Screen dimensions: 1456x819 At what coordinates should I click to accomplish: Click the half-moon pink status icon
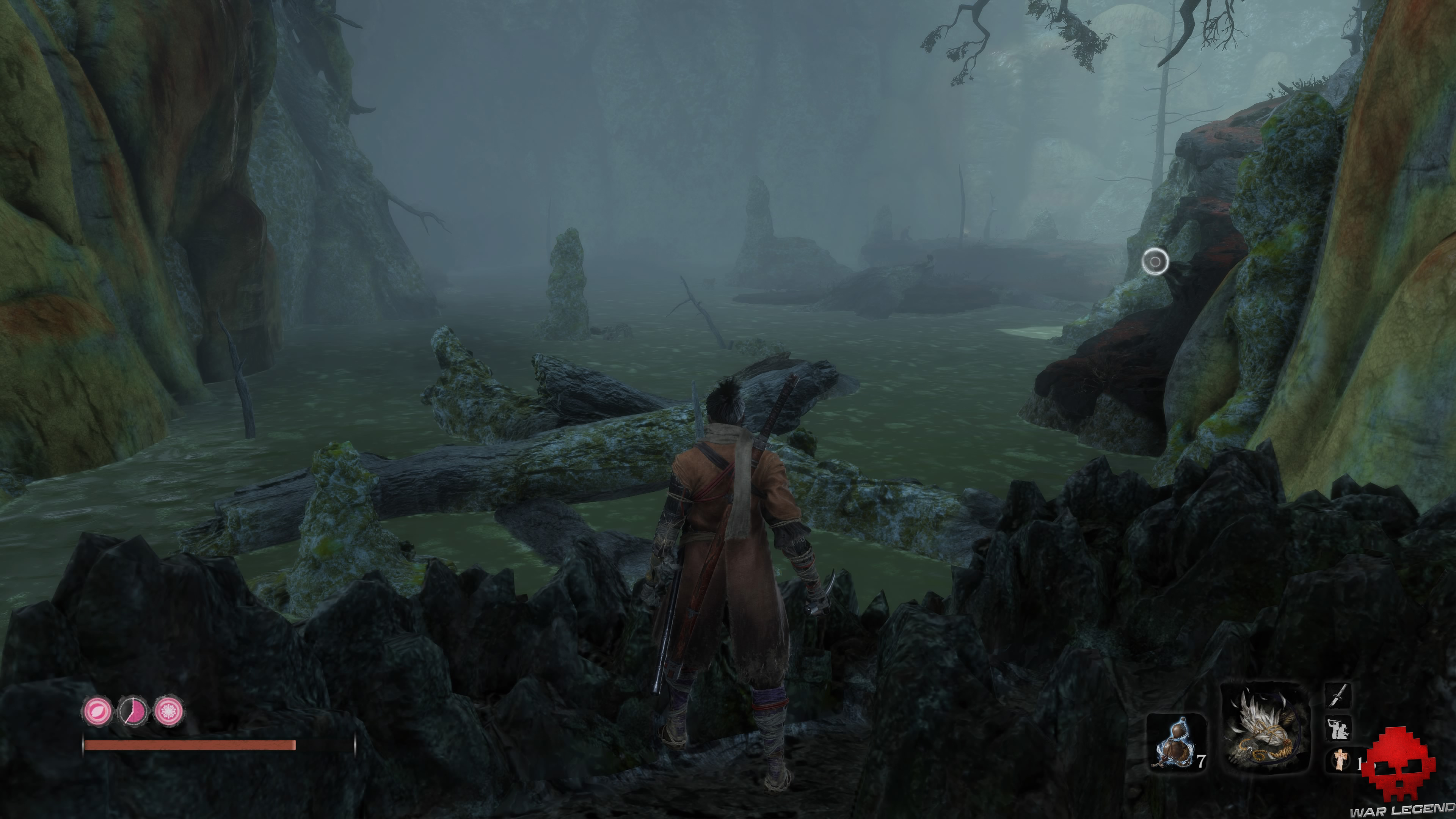coord(133,712)
